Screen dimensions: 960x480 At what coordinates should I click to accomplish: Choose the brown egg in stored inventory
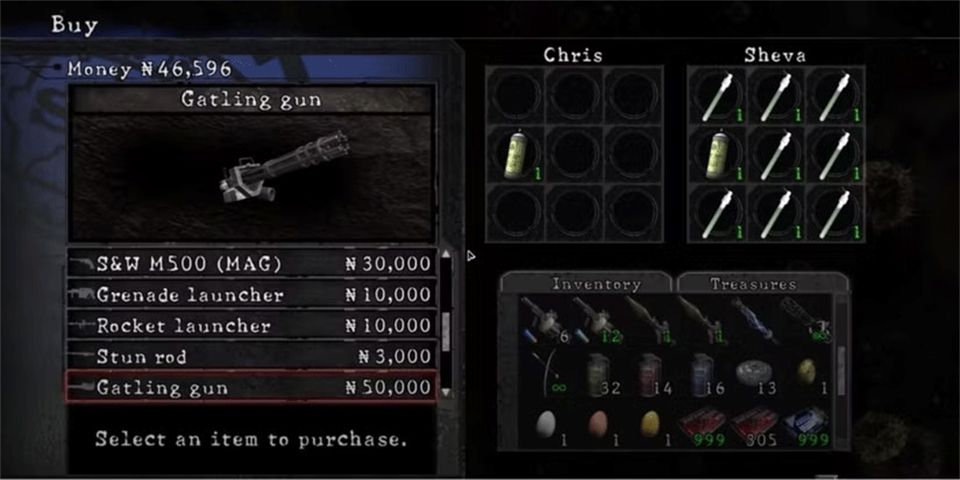click(x=597, y=424)
